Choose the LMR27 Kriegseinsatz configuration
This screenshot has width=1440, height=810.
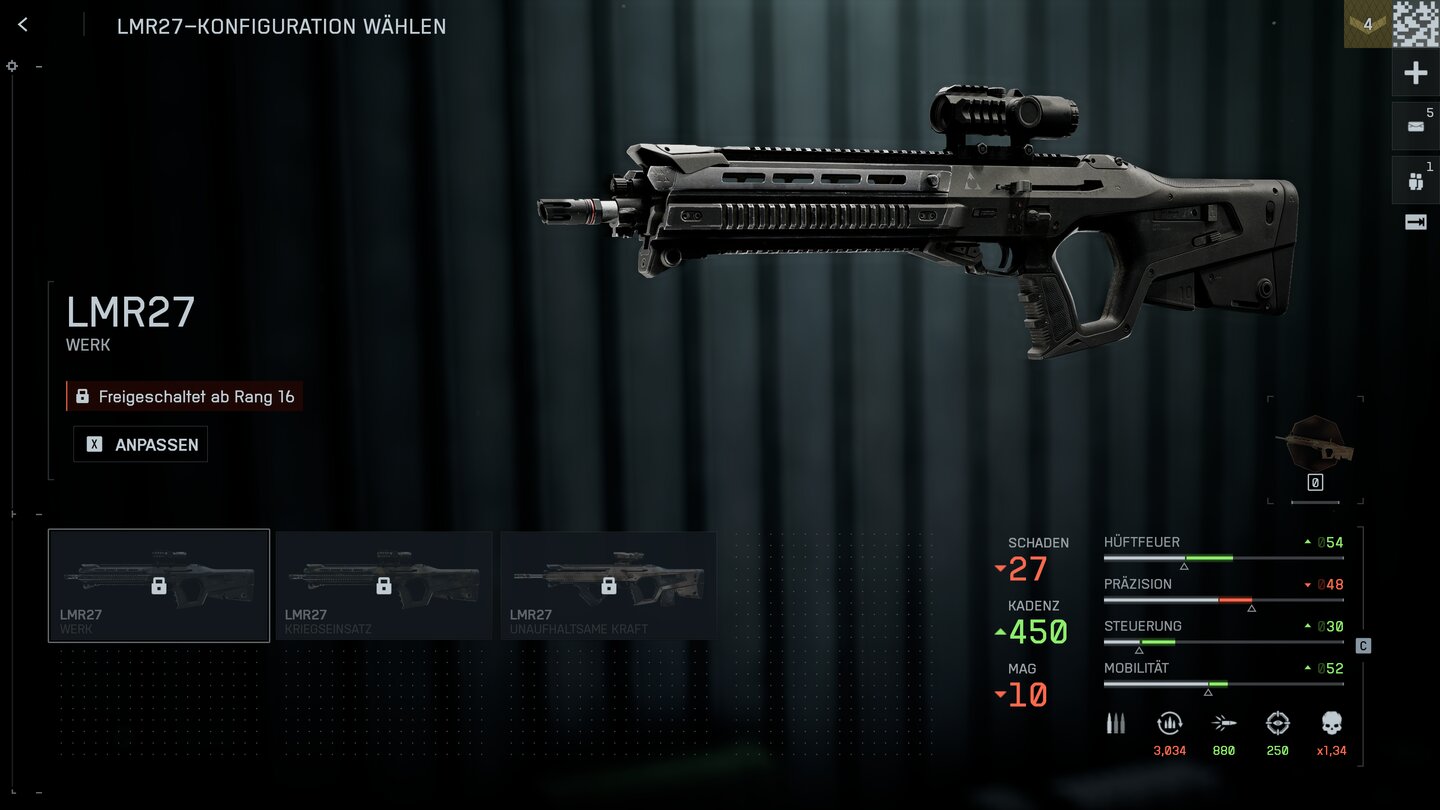tap(384, 585)
